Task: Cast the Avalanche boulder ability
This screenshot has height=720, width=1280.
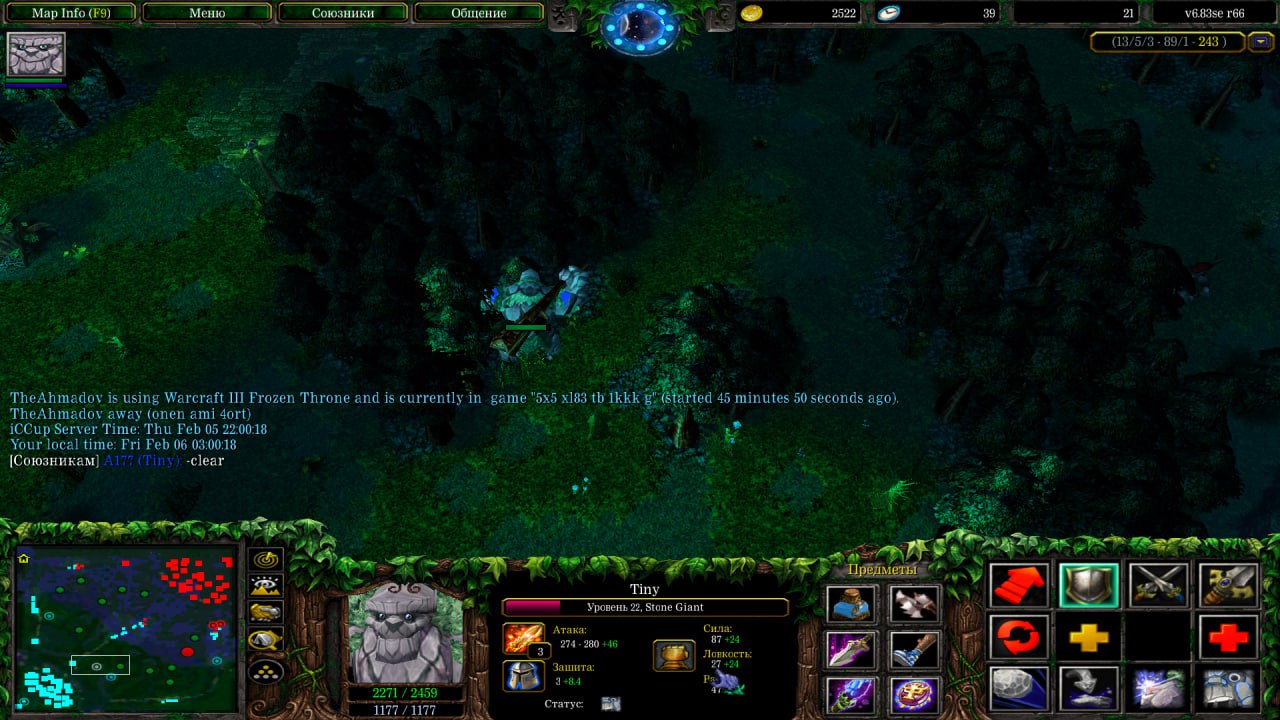Action: [1019, 688]
